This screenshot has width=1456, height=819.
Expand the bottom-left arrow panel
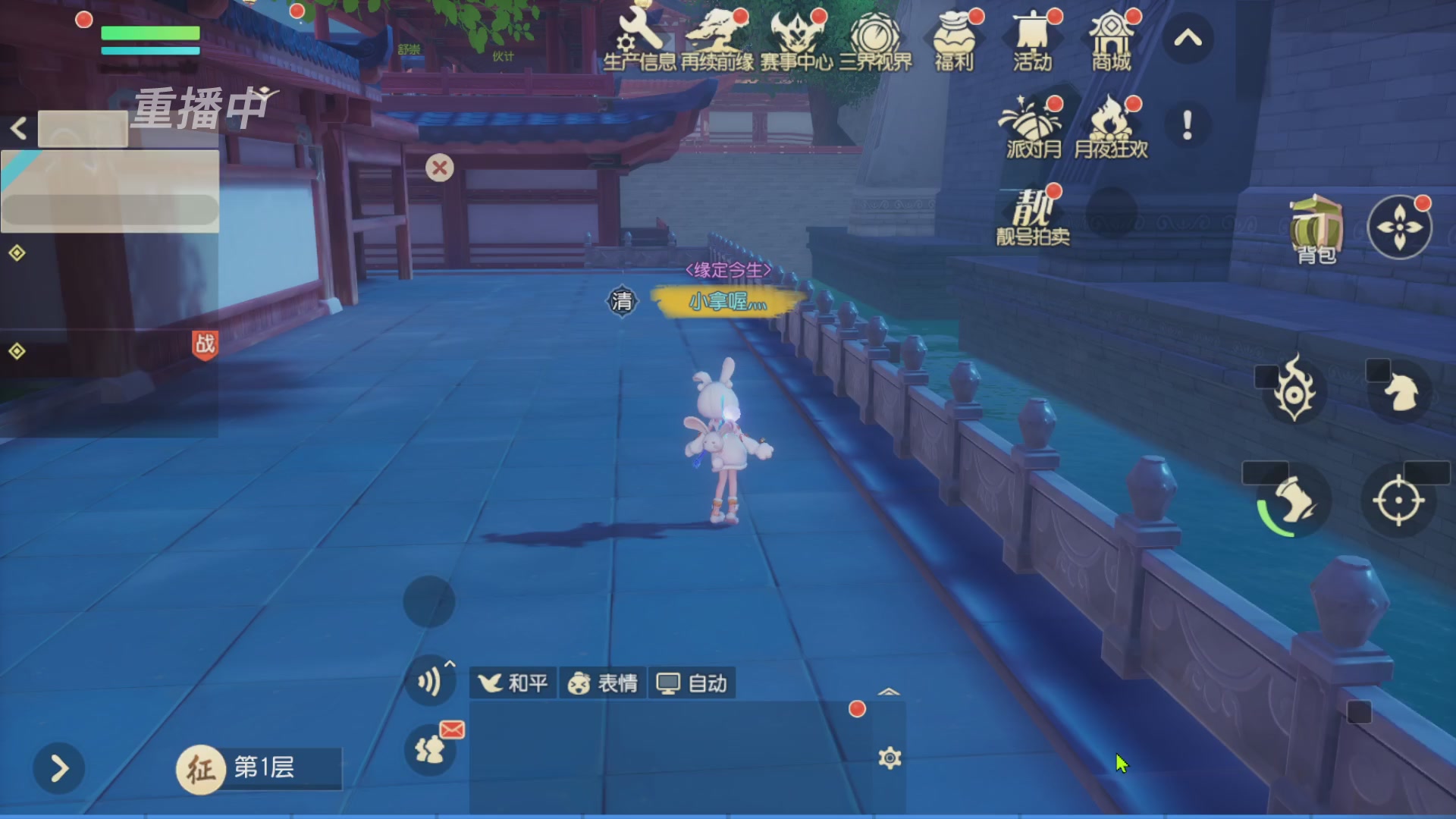58,768
